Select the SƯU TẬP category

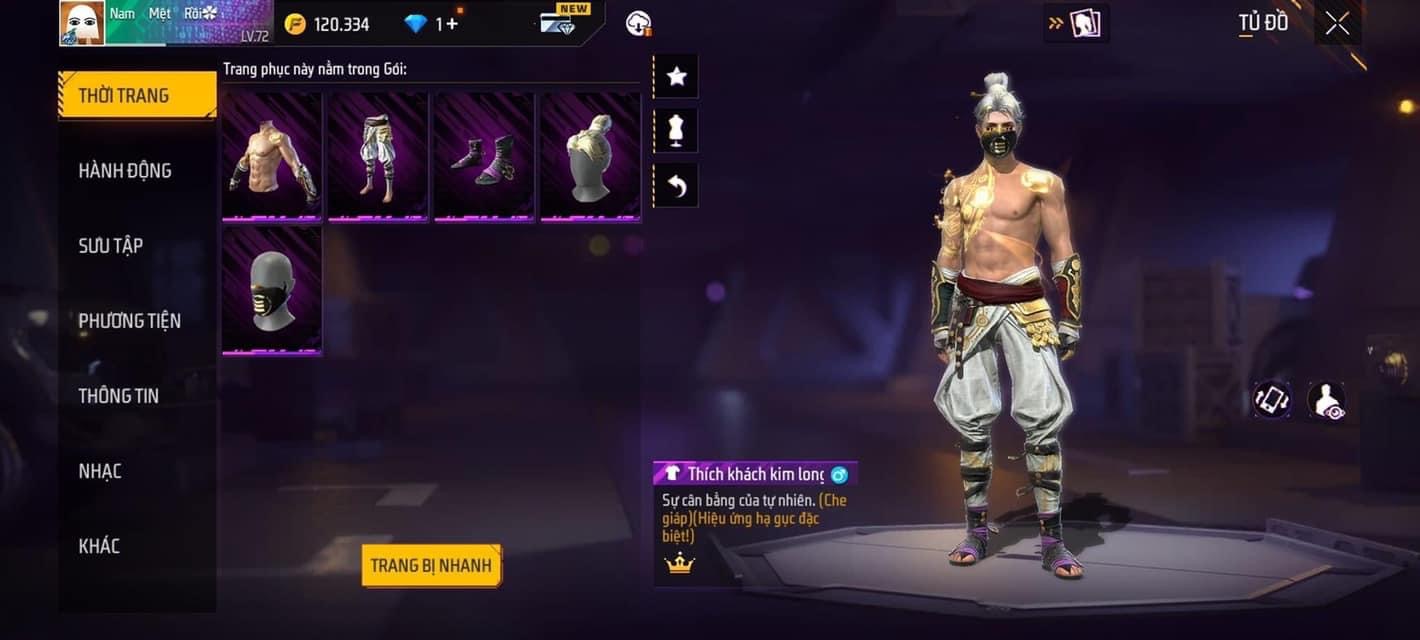(111, 246)
